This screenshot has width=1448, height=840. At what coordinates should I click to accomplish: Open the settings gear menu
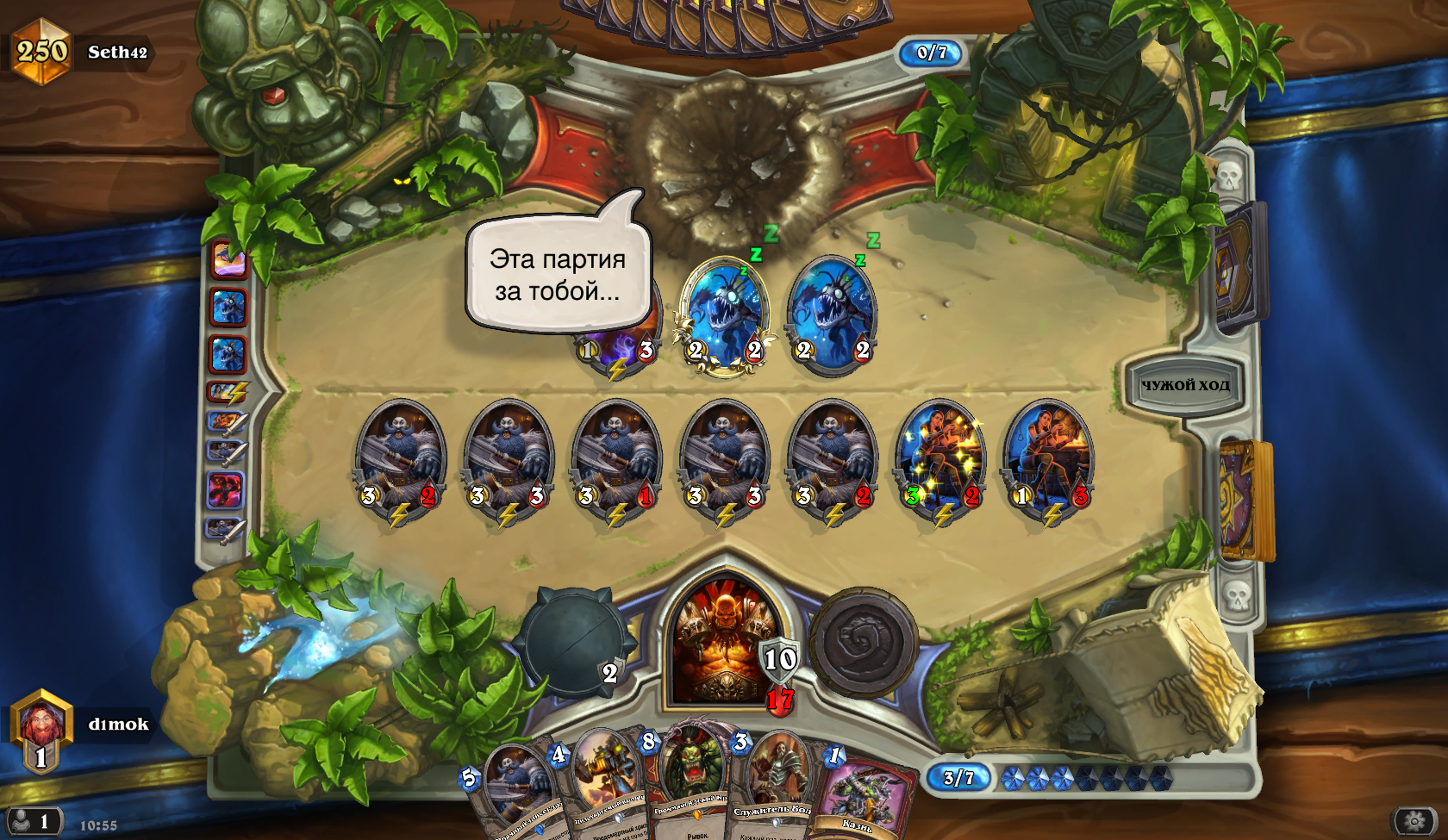(1414, 822)
